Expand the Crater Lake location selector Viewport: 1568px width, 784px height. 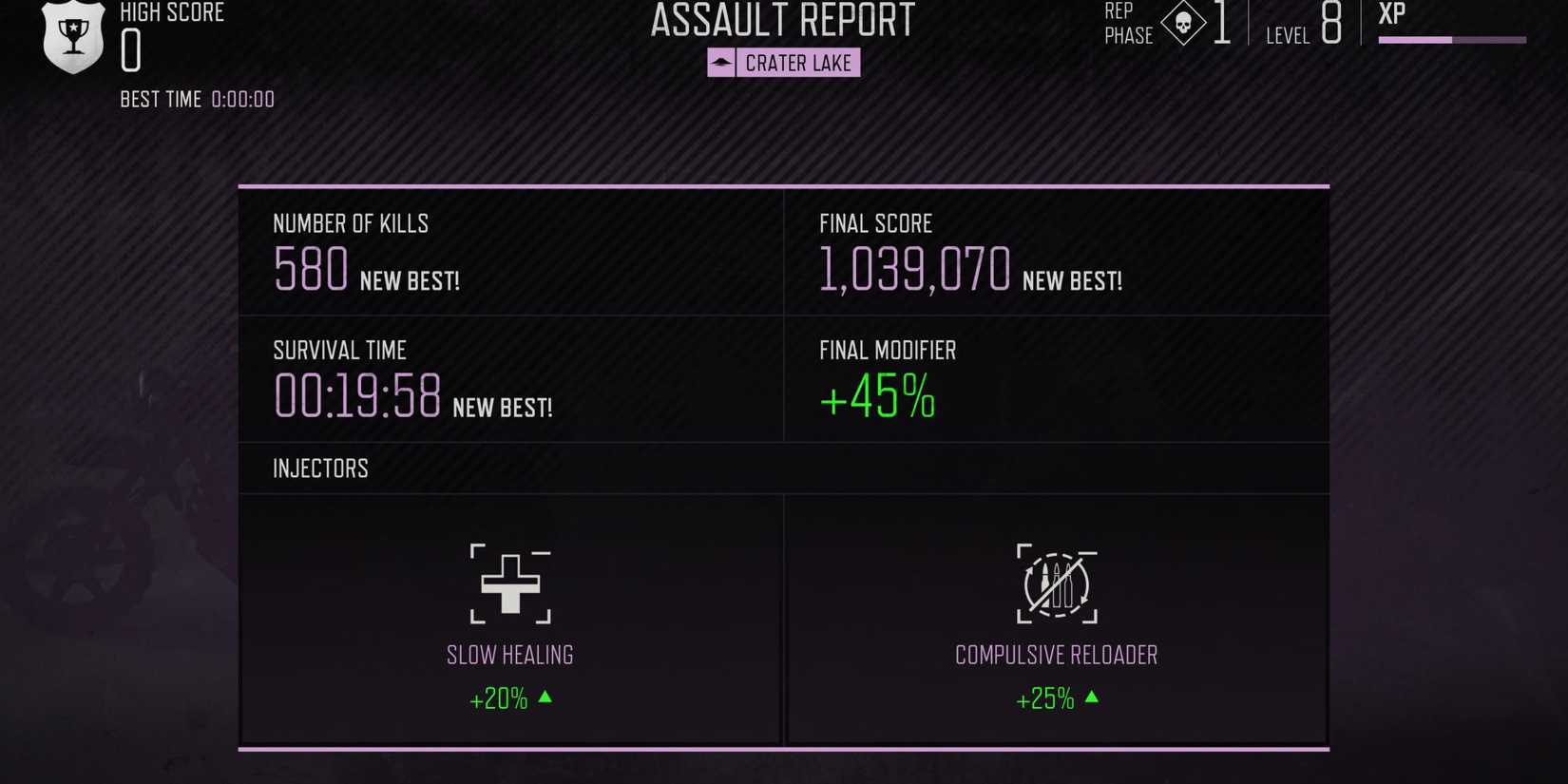point(782,63)
